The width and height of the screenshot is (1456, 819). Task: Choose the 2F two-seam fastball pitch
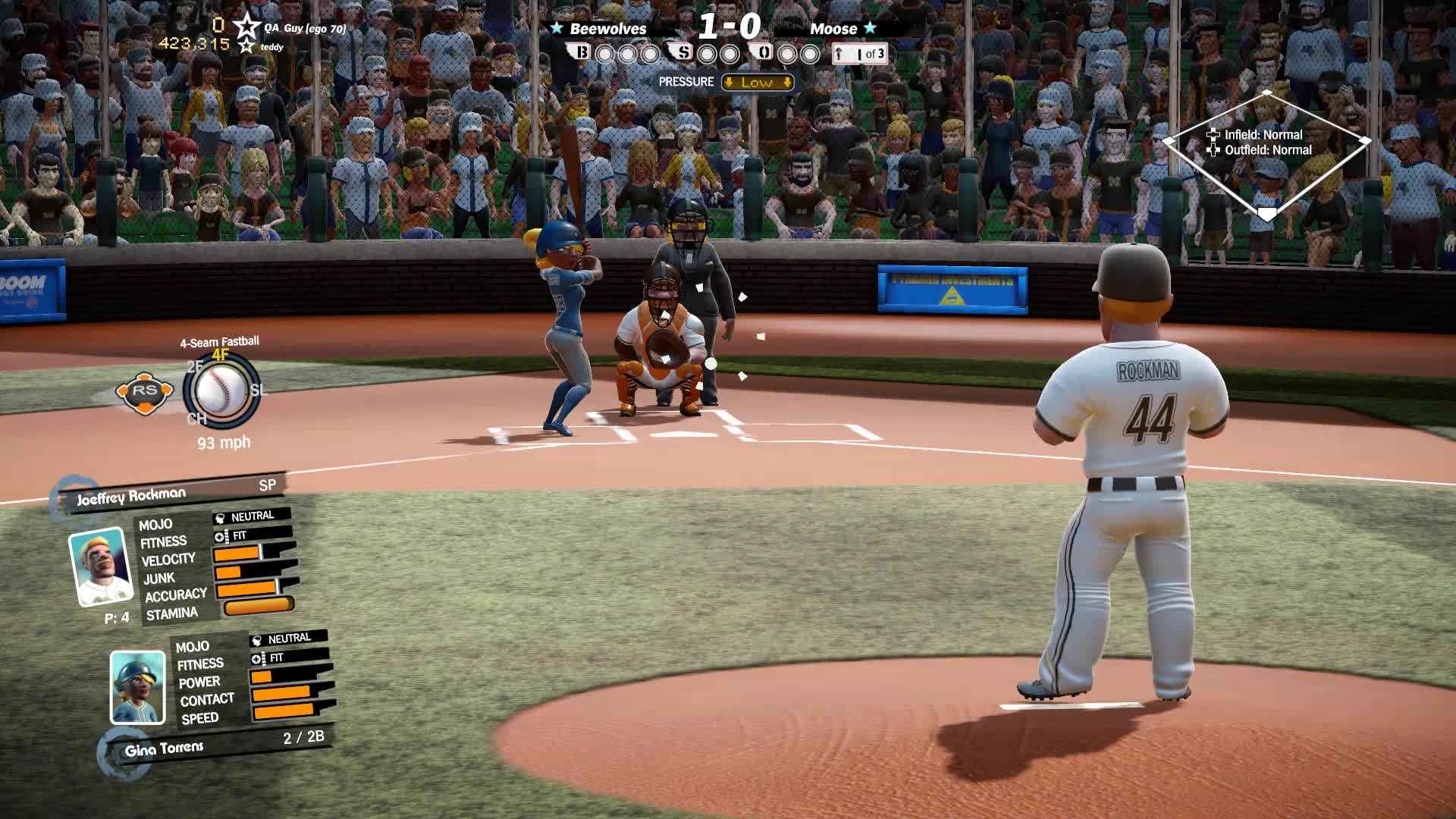194,367
